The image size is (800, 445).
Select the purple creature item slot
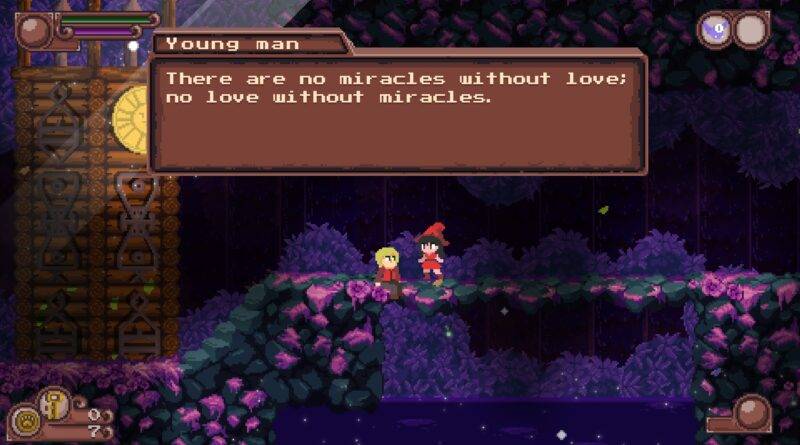click(x=716, y=30)
